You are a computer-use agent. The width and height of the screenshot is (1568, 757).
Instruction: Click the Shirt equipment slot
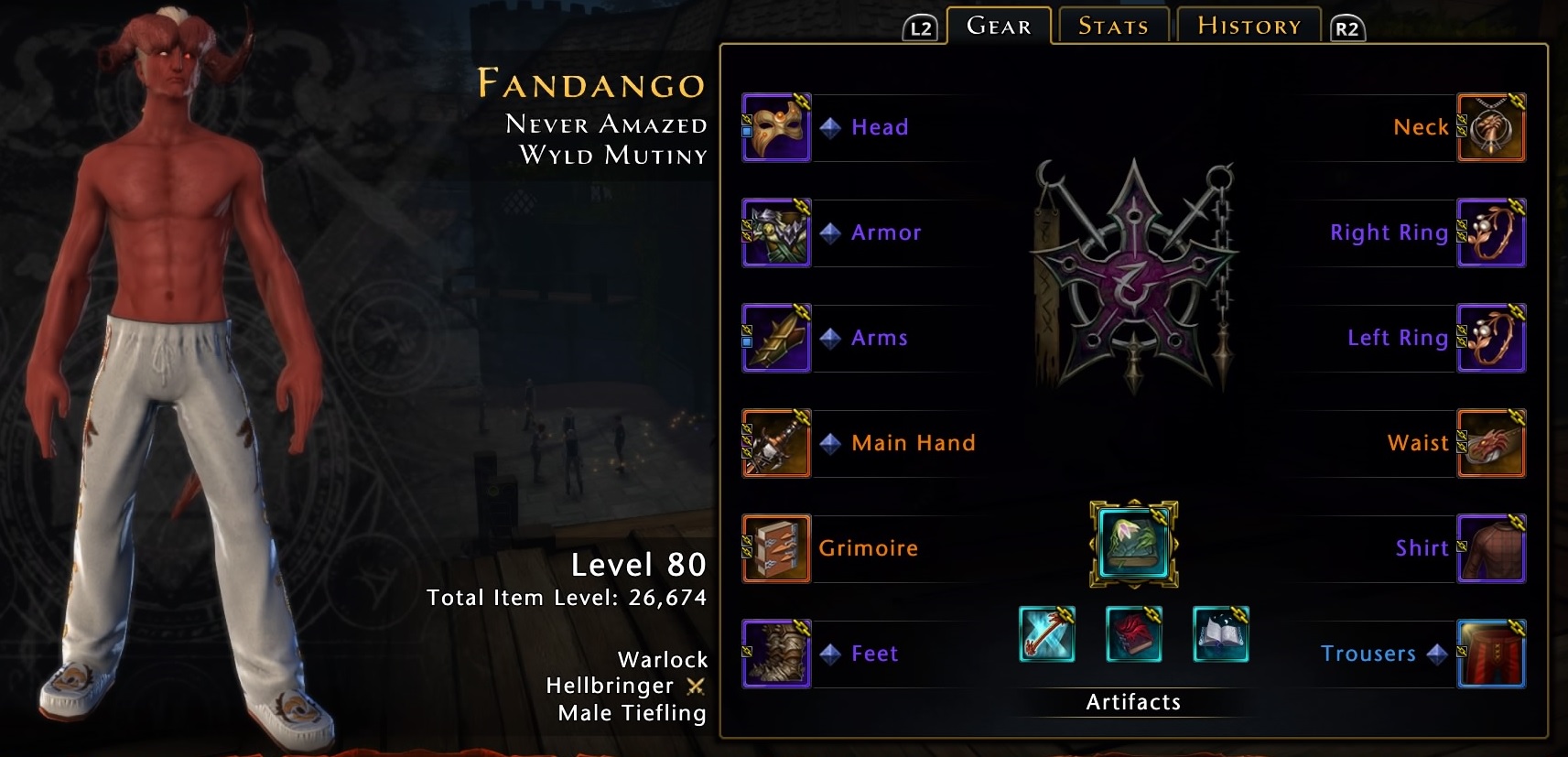[x=1492, y=548]
